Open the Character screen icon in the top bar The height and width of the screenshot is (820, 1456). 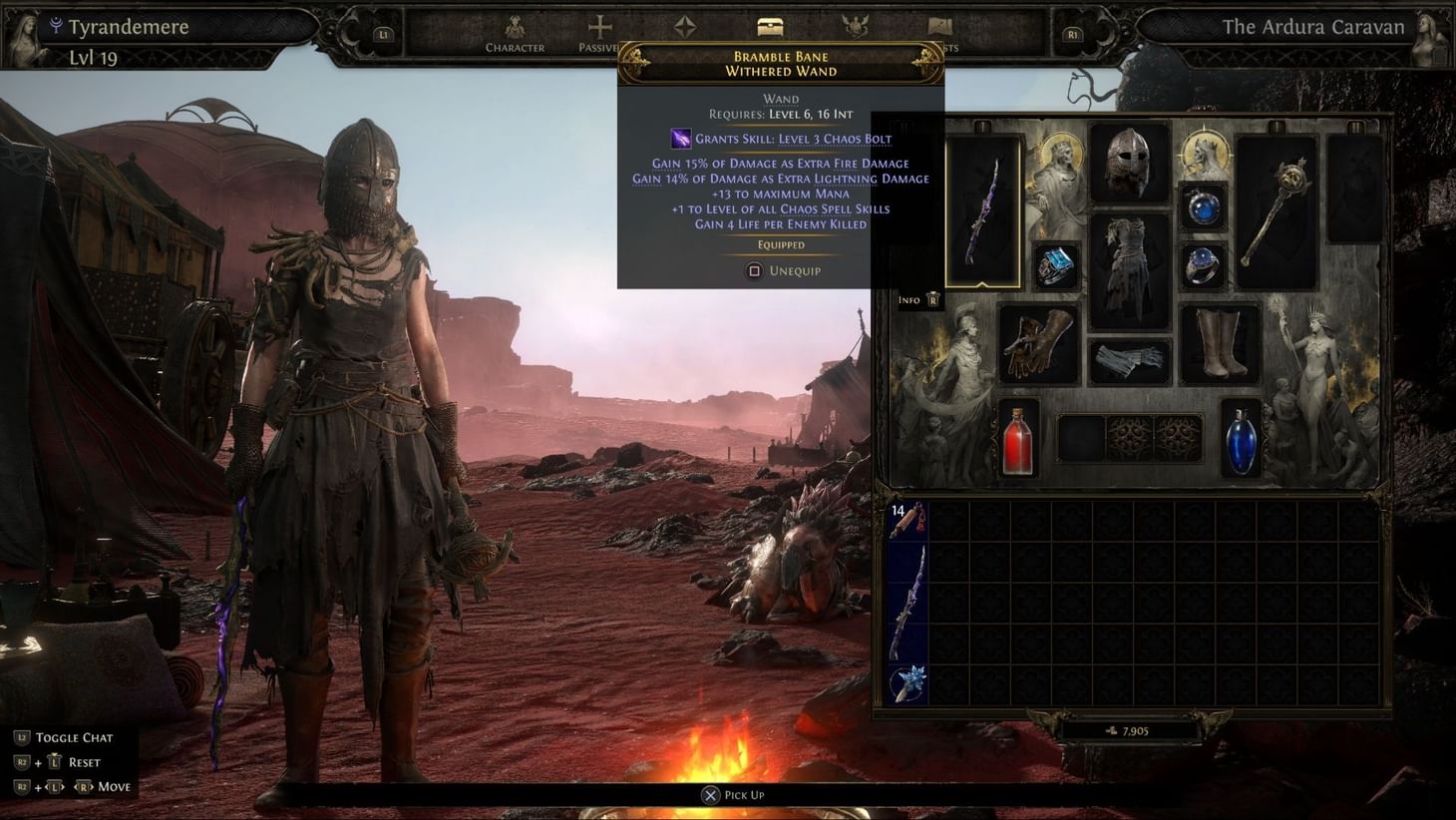pos(515,27)
